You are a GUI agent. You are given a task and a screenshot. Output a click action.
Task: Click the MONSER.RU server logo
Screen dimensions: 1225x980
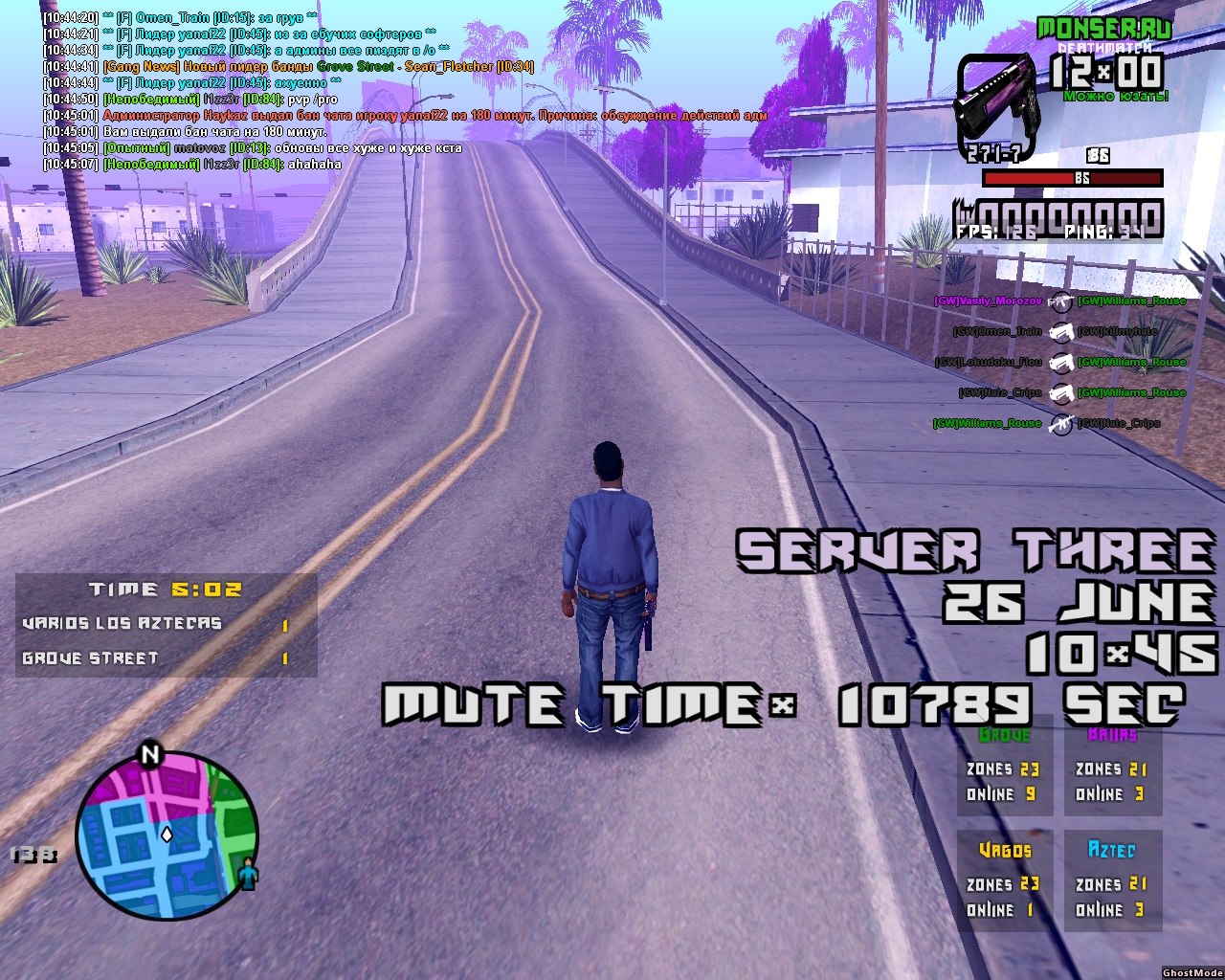coord(1103,28)
